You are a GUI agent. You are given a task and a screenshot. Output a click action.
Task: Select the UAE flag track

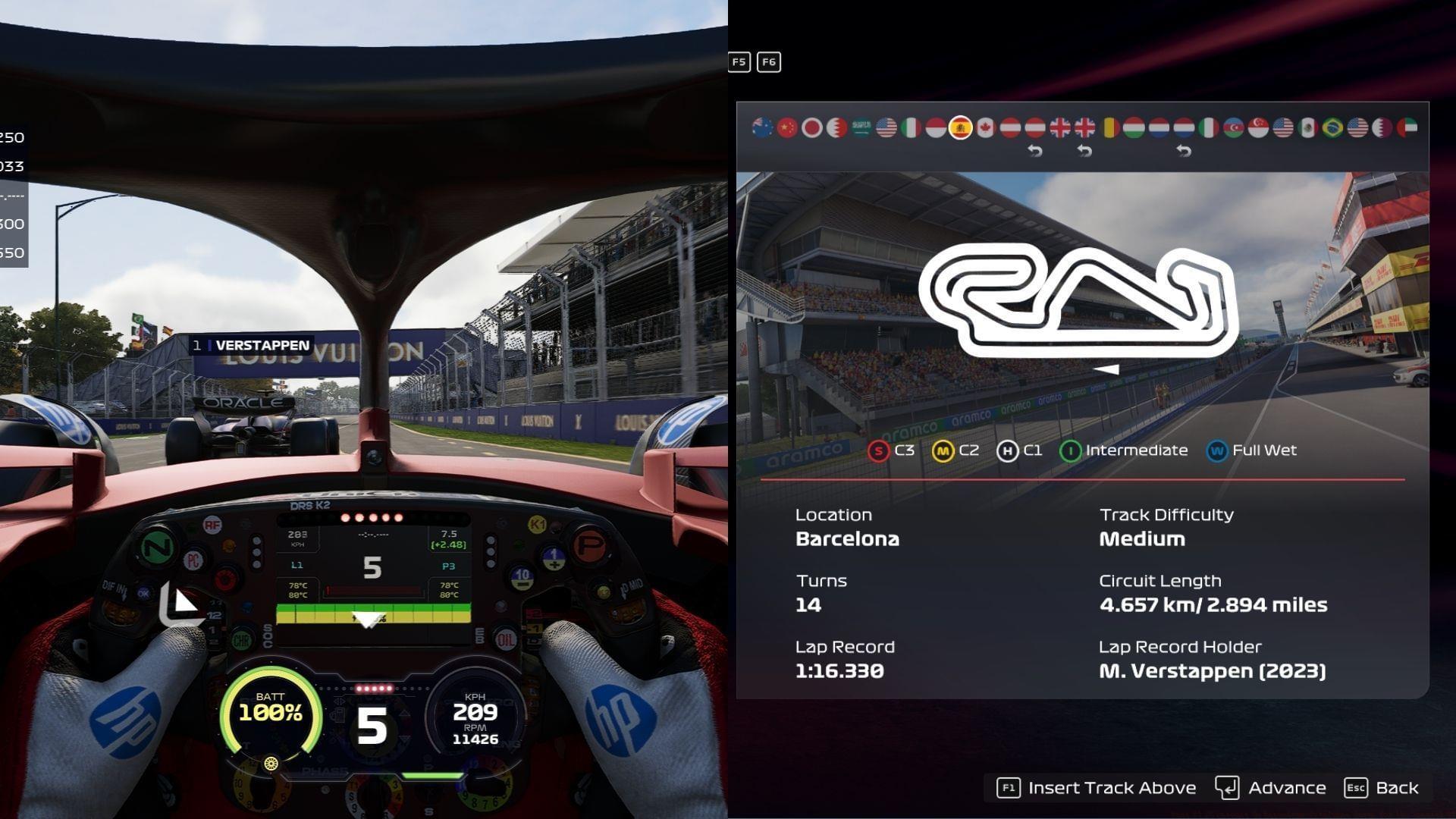point(1407,127)
